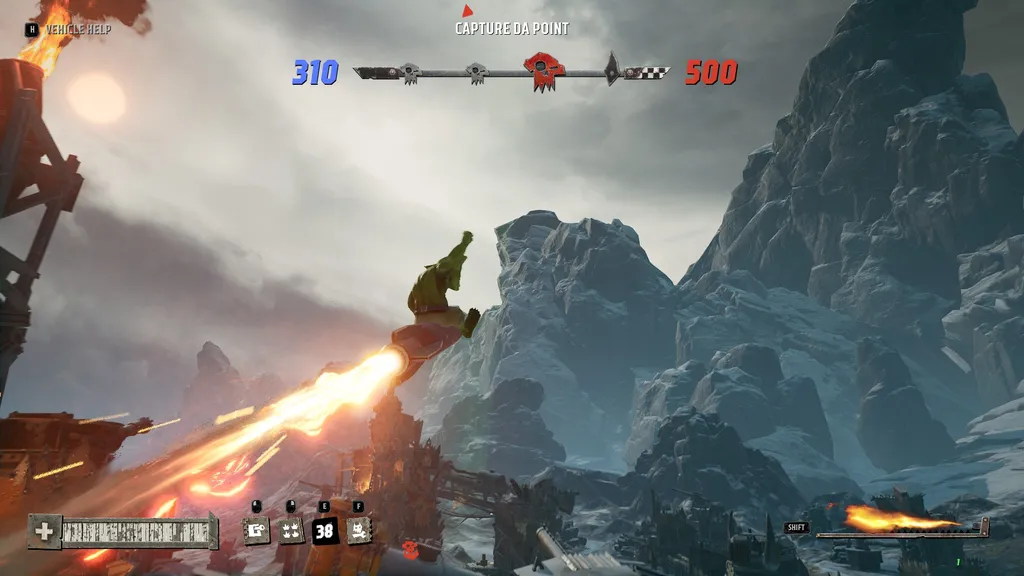Select the gun weapon ability icon
1024x576 pixels.
[x=257, y=530]
